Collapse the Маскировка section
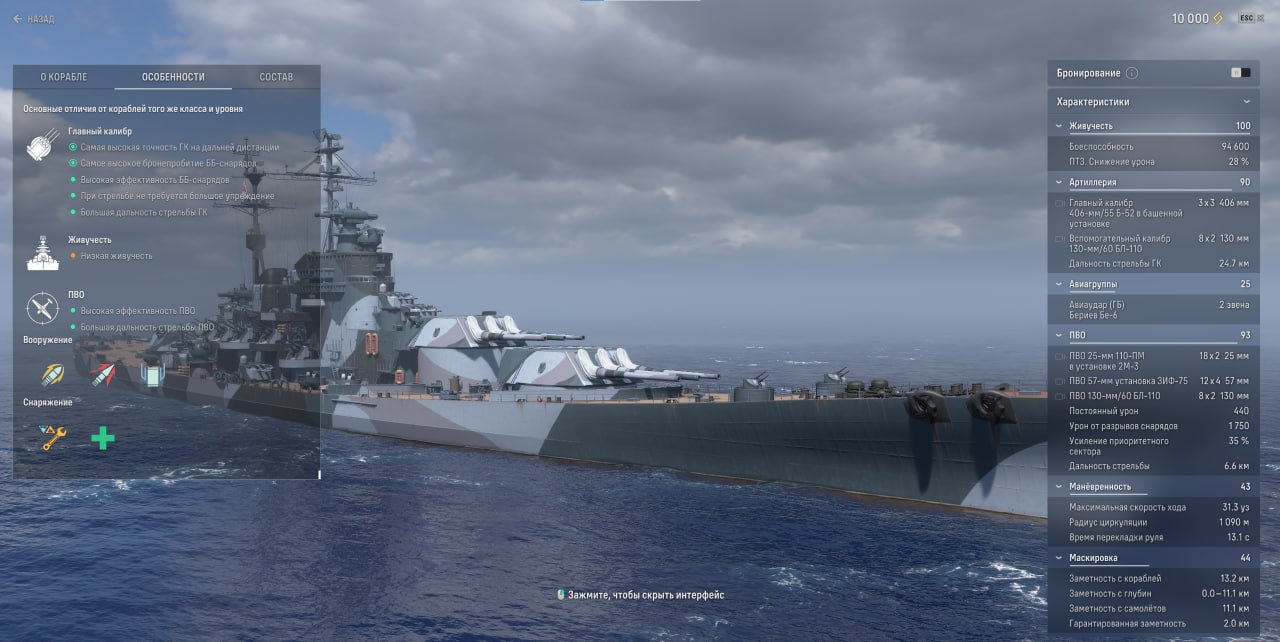Screen dimensions: 1280x642 click(x=1059, y=558)
